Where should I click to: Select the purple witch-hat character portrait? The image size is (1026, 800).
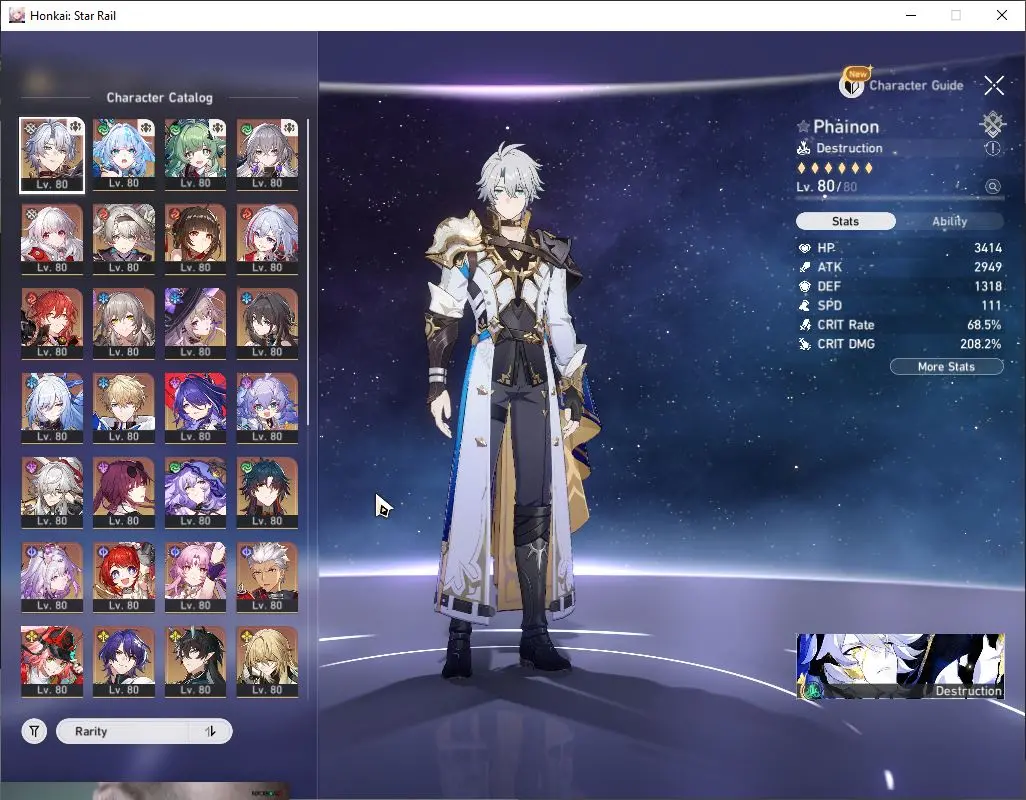point(195,318)
